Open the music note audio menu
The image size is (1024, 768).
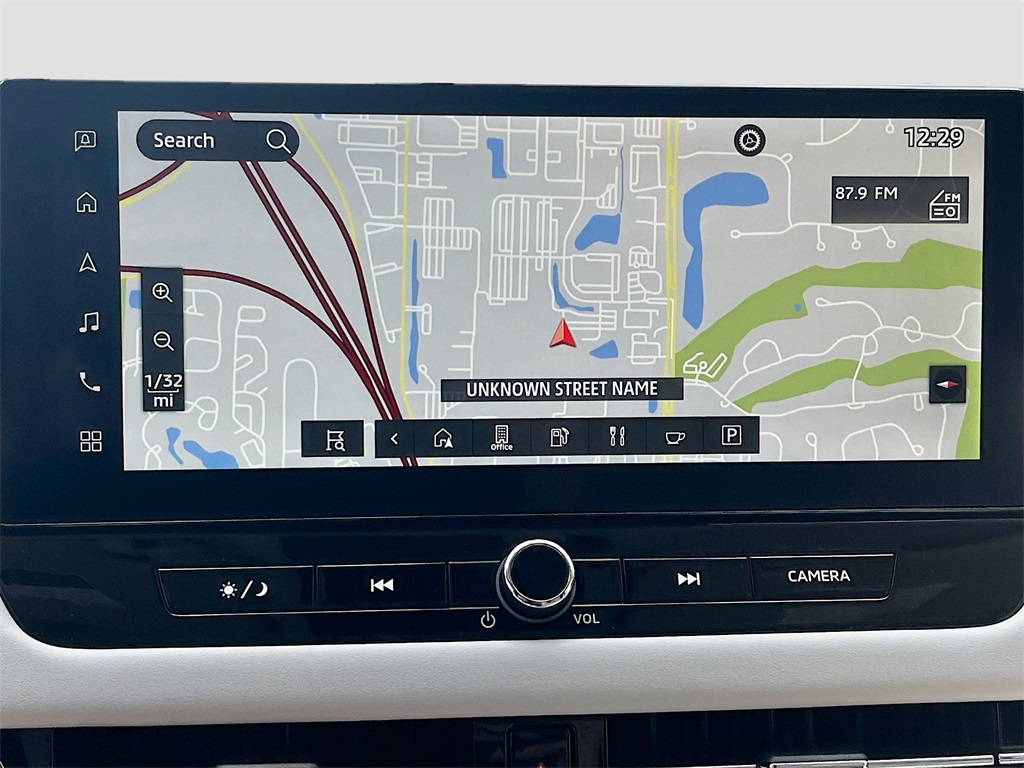pos(89,322)
